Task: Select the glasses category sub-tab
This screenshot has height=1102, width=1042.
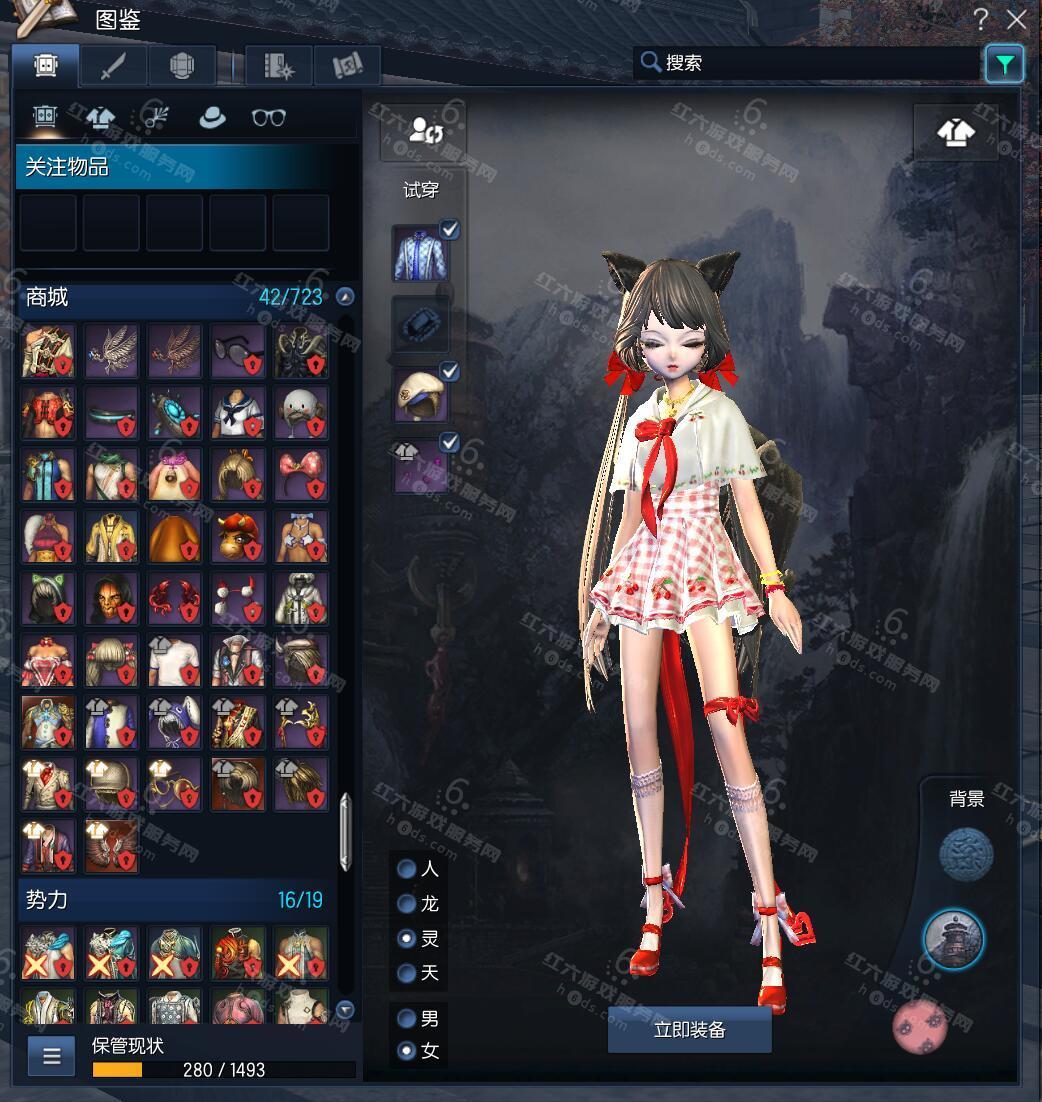Action: tap(268, 118)
